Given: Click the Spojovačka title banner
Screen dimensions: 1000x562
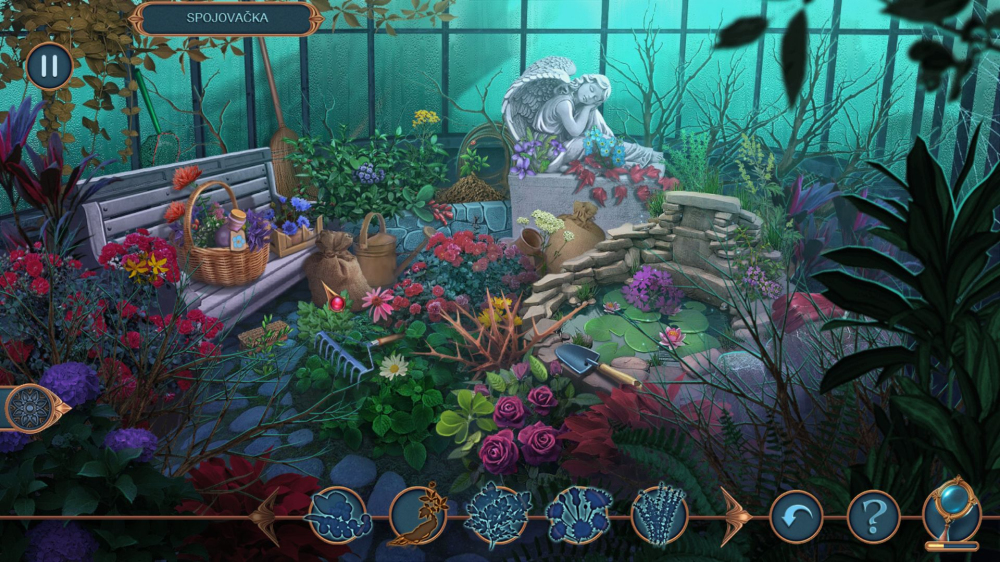Looking at the screenshot, I should 226,18.
